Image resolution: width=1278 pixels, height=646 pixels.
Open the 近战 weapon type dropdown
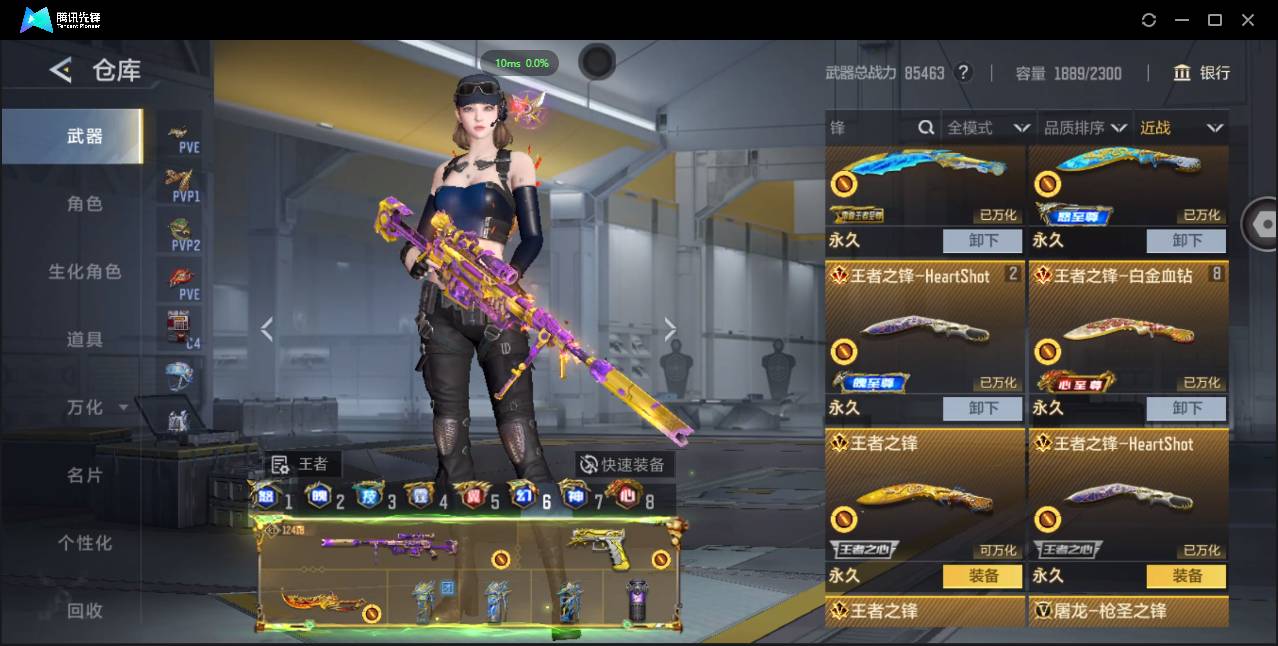point(1181,128)
